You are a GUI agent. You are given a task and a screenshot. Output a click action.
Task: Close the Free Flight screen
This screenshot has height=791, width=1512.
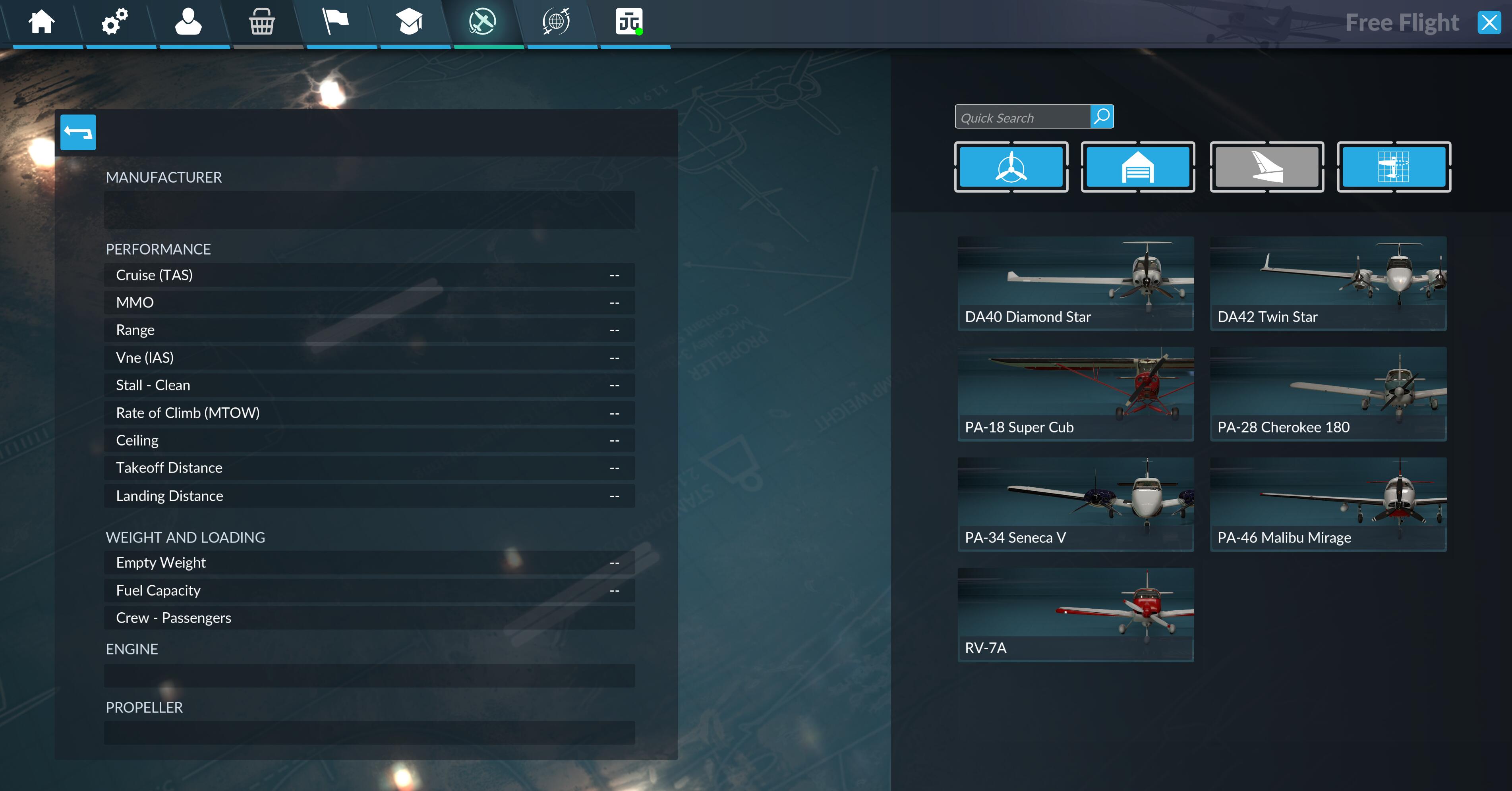coord(1489,23)
